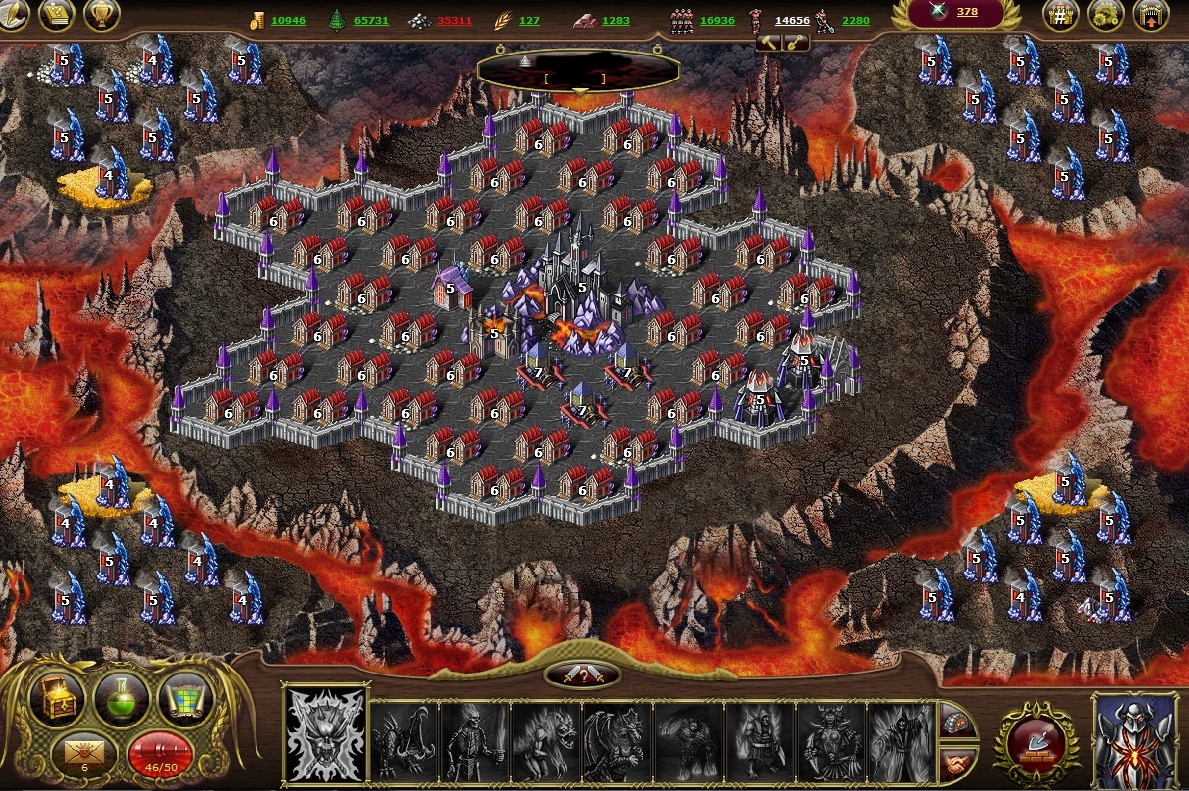Click the gold coins resource showing 10946

point(279,20)
